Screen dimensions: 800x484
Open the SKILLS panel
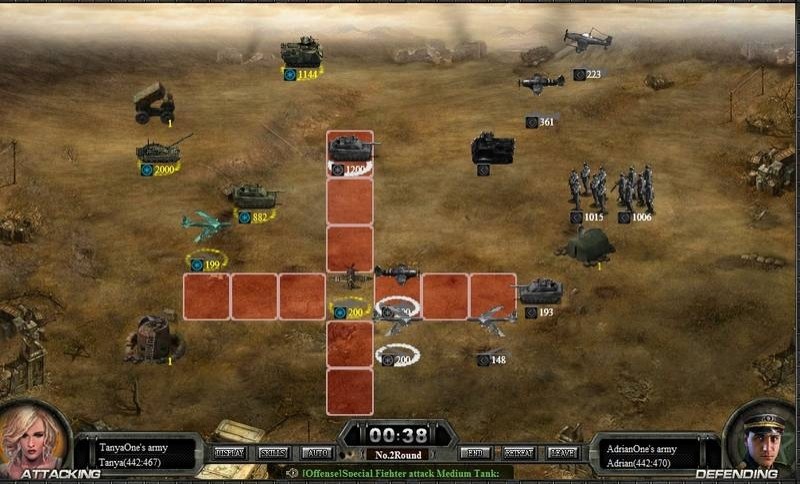pos(274,453)
